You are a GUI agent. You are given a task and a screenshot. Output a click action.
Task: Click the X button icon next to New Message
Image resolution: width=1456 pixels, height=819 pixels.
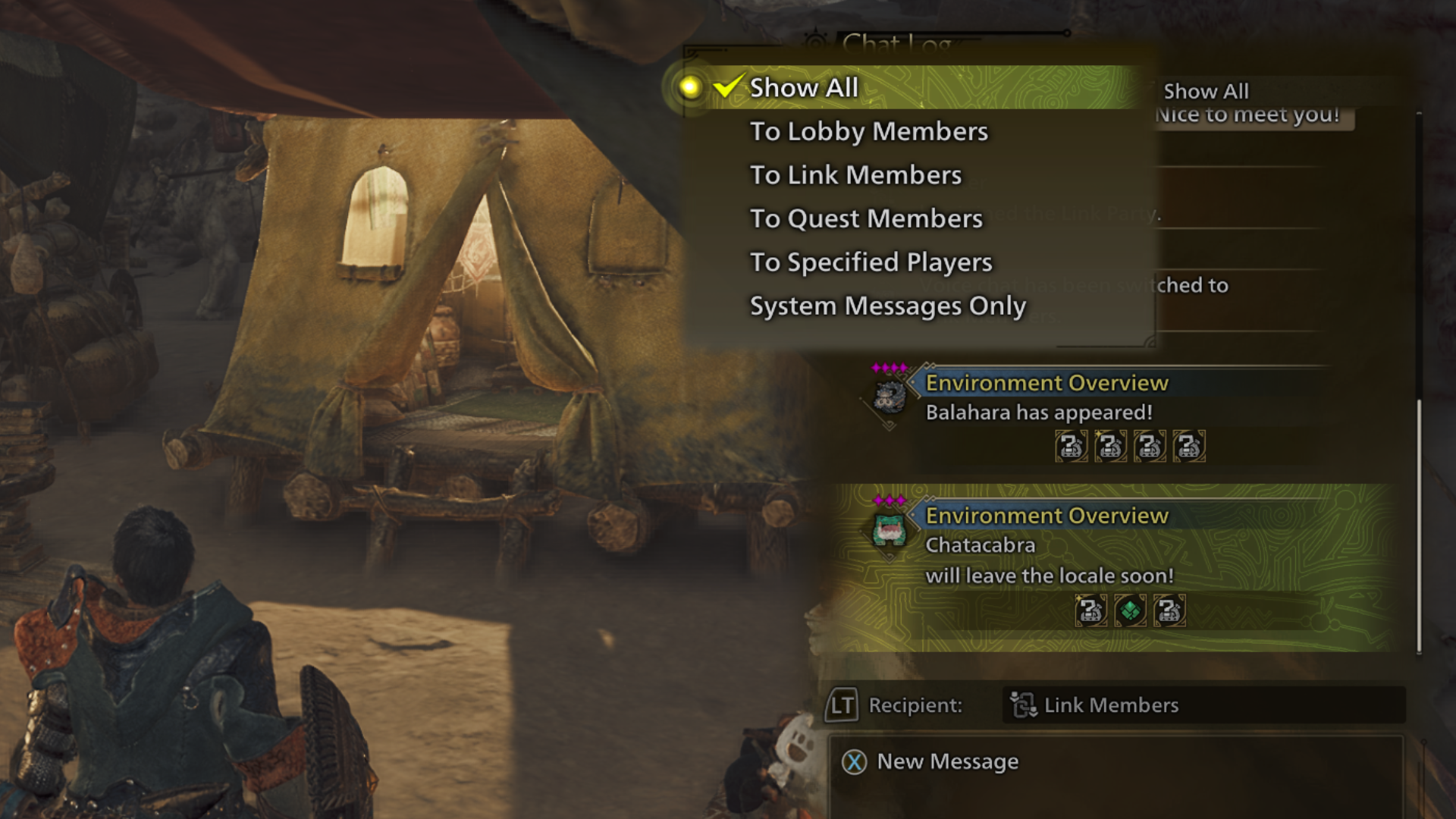pos(853,762)
